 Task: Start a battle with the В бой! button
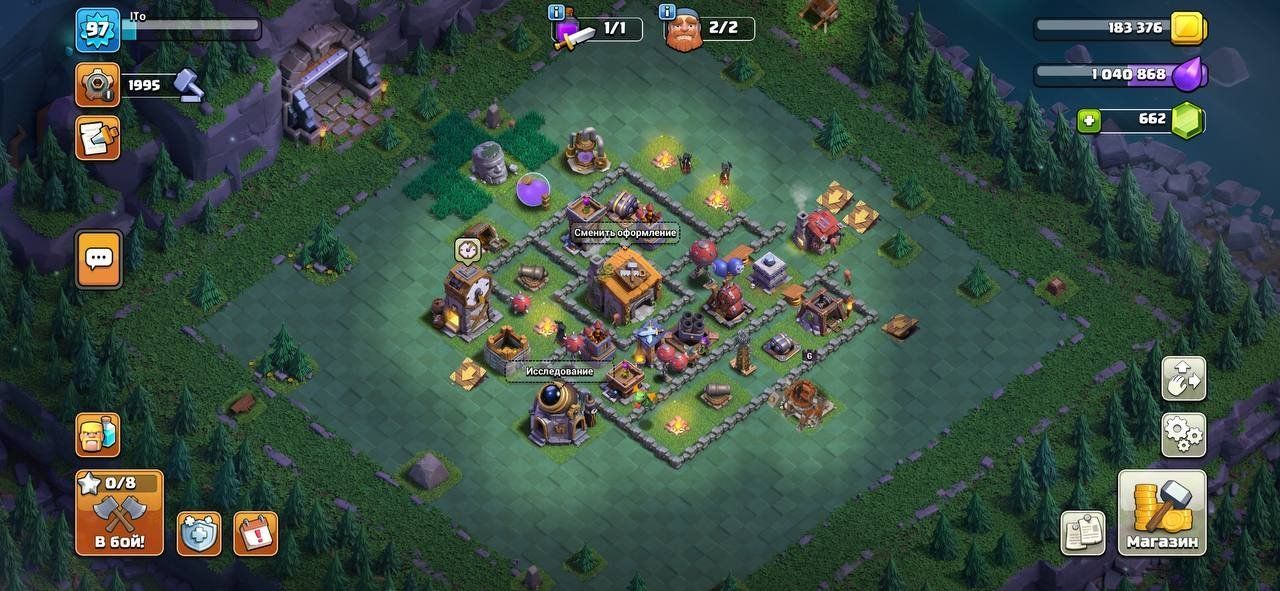119,513
